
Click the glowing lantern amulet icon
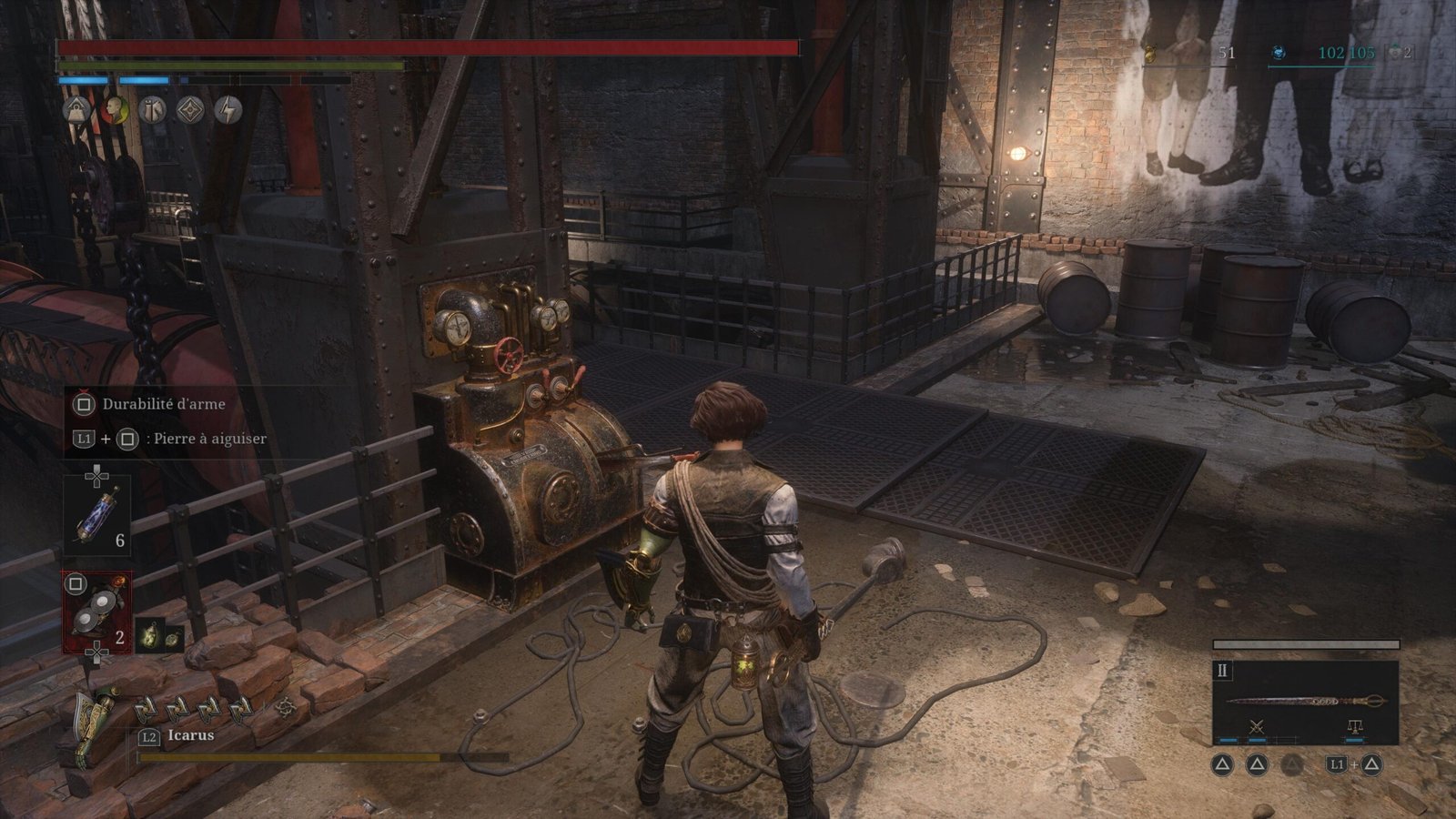tap(159, 636)
